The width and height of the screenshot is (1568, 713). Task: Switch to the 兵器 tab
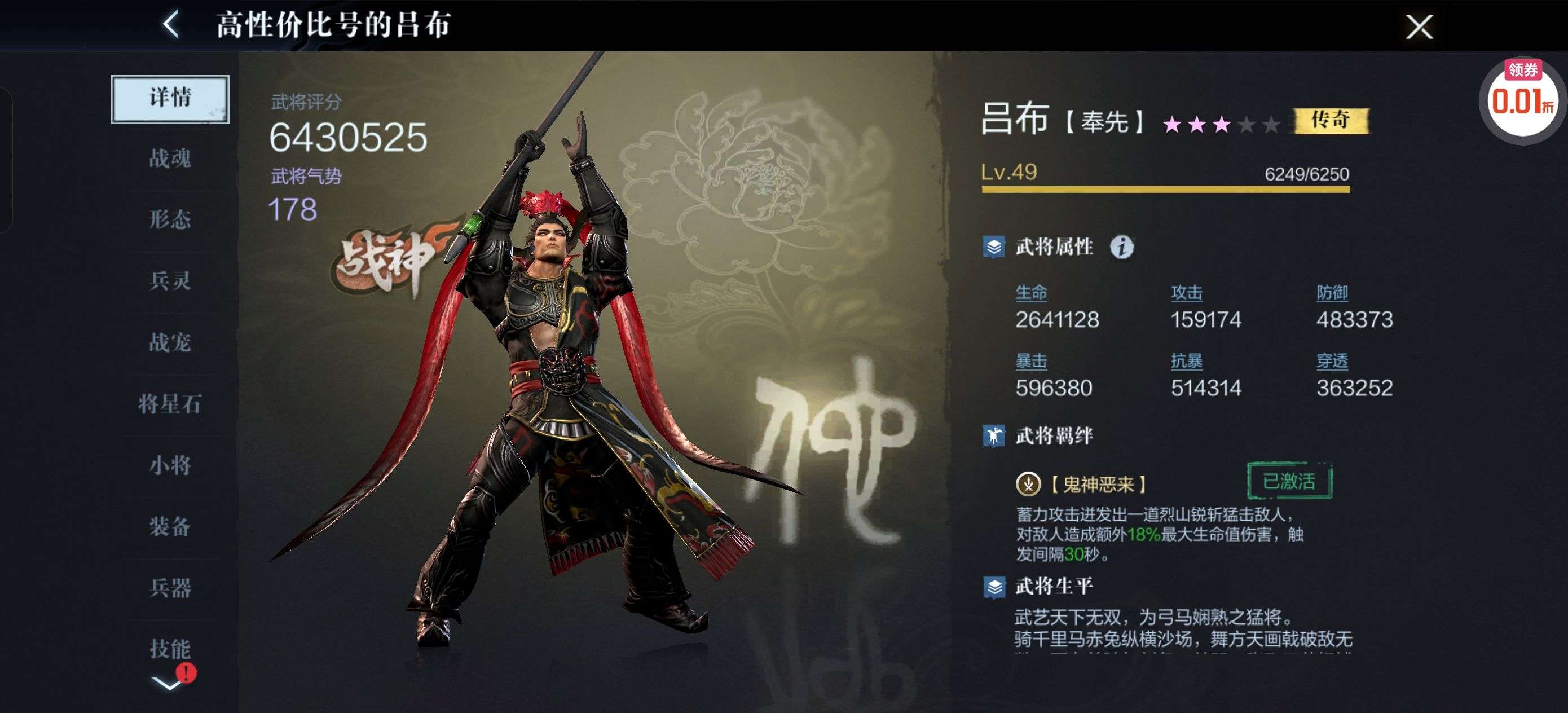tap(170, 588)
